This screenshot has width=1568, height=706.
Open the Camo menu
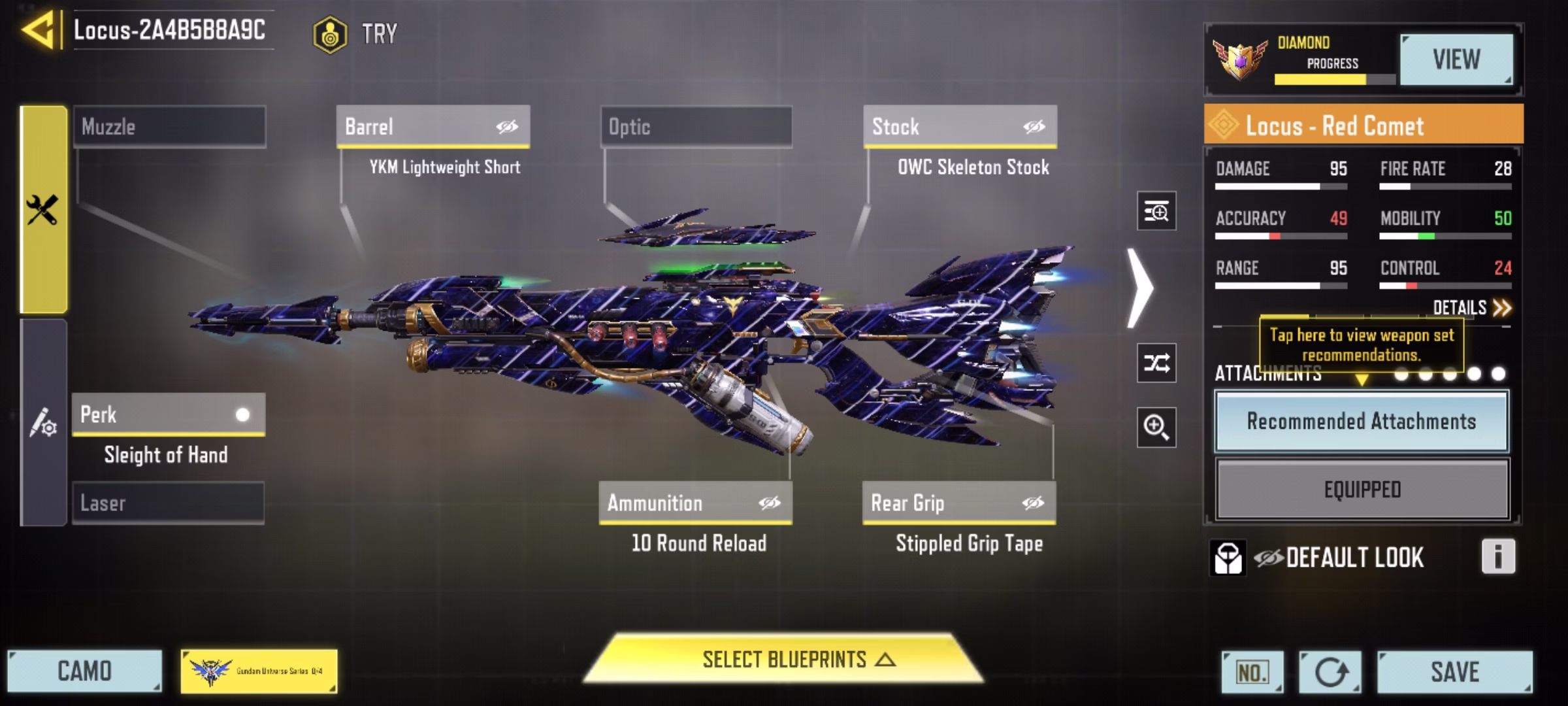(84, 671)
